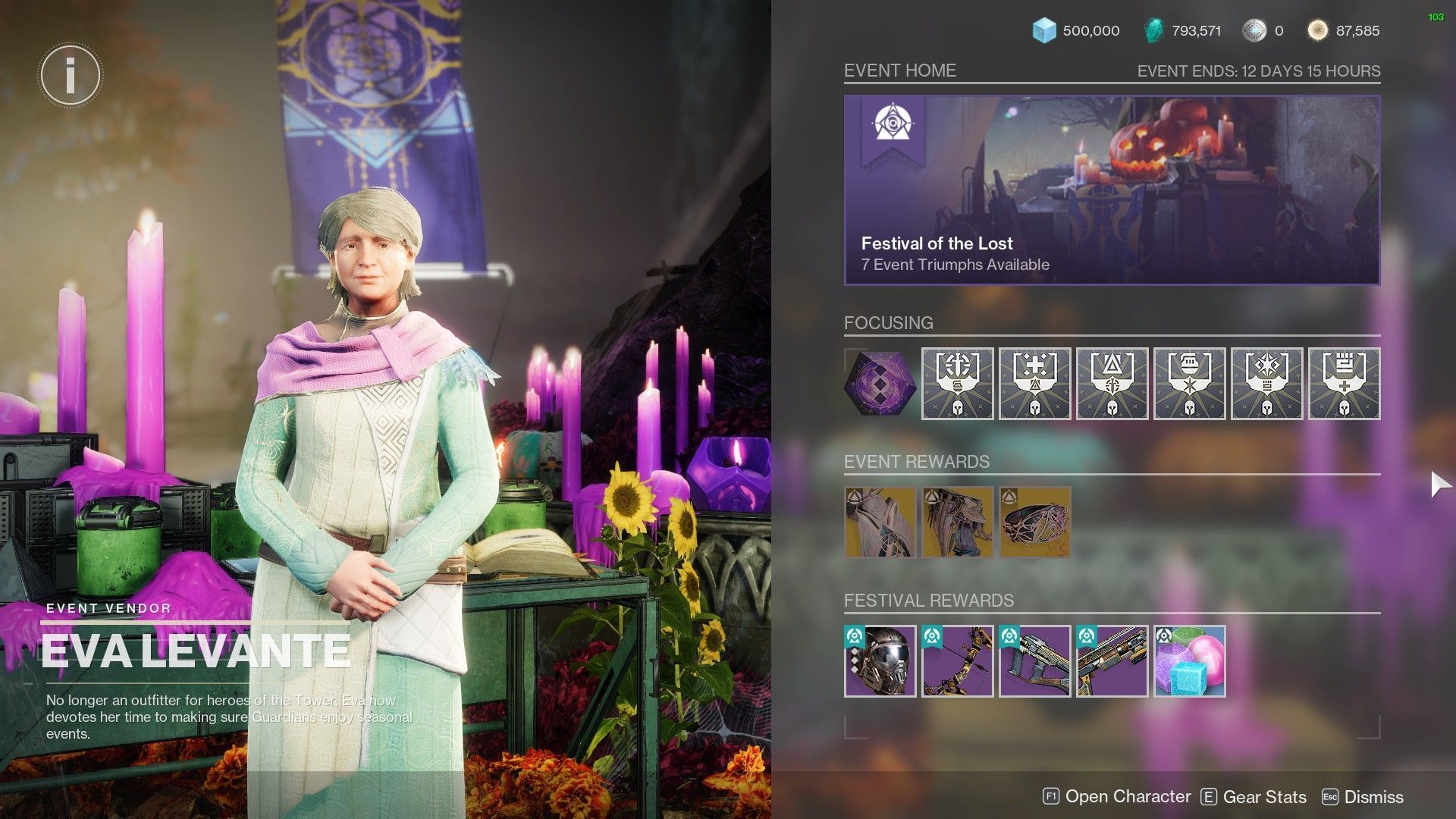1456x819 pixels.
Task: Click the vendor info circle icon
Action: coord(70,75)
